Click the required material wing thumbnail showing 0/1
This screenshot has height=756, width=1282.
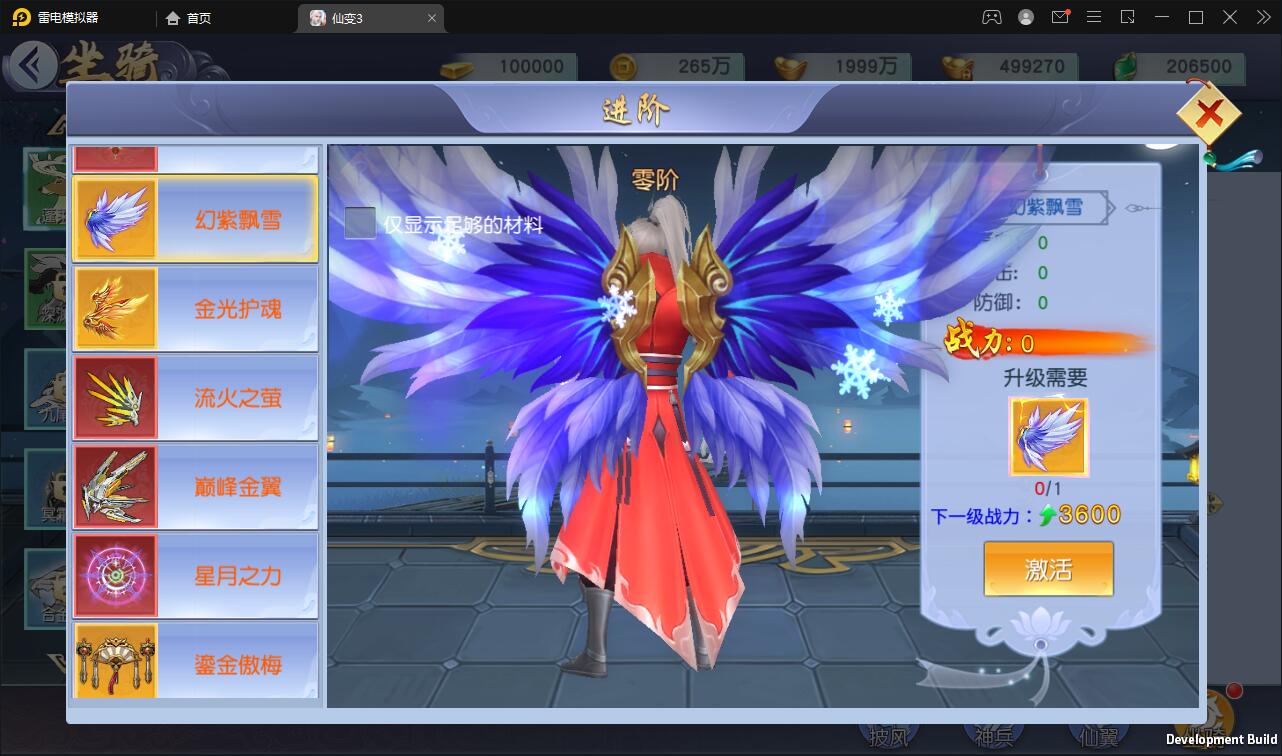tap(1048, 435)
